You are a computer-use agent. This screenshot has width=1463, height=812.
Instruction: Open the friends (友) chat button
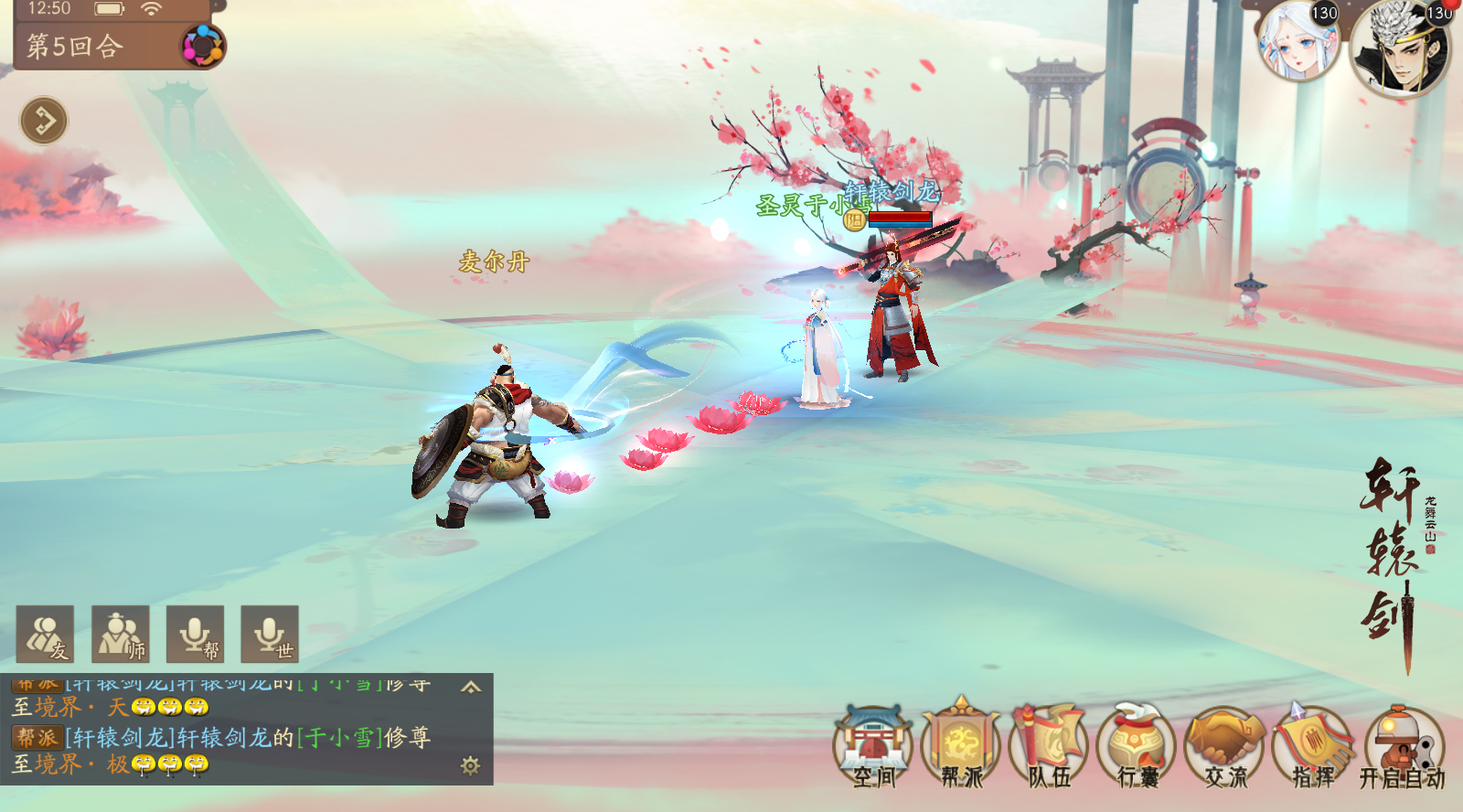(x=46, y=634)
